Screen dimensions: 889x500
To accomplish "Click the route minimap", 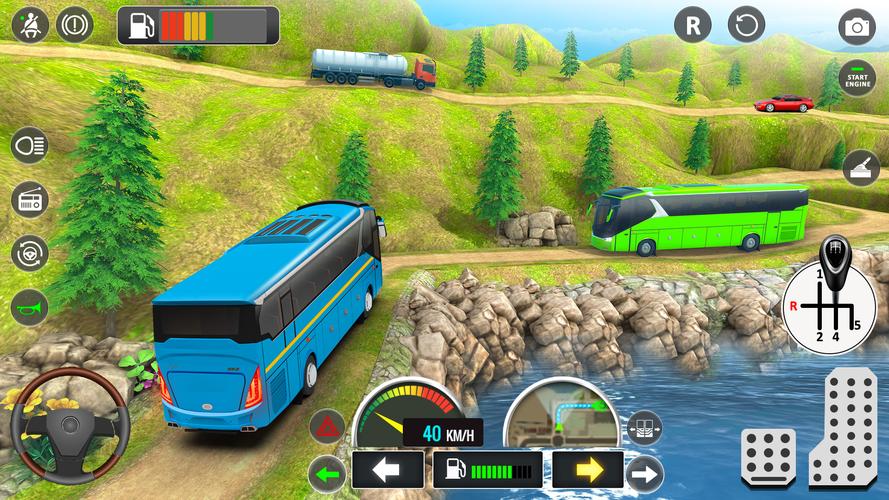I will (x=560, y=416).
